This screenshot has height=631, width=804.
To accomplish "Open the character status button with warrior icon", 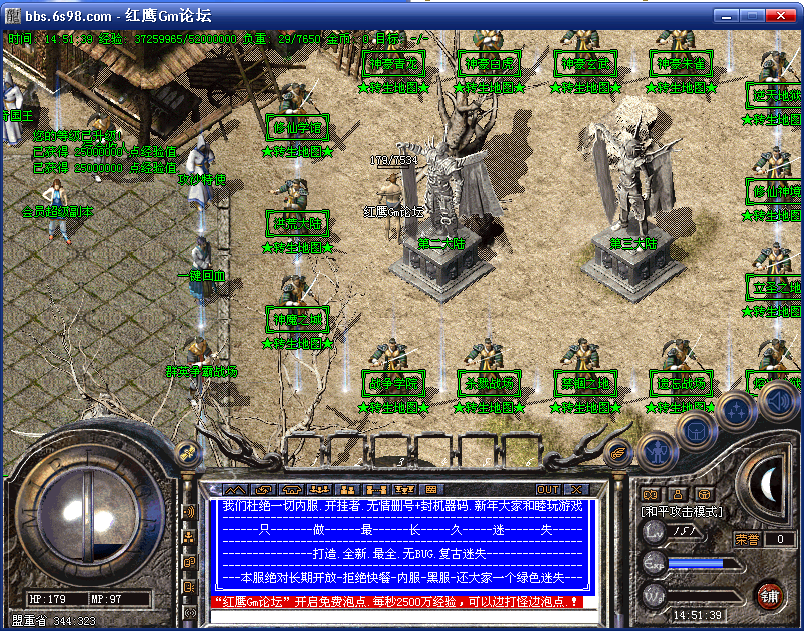I will point(657,450).
